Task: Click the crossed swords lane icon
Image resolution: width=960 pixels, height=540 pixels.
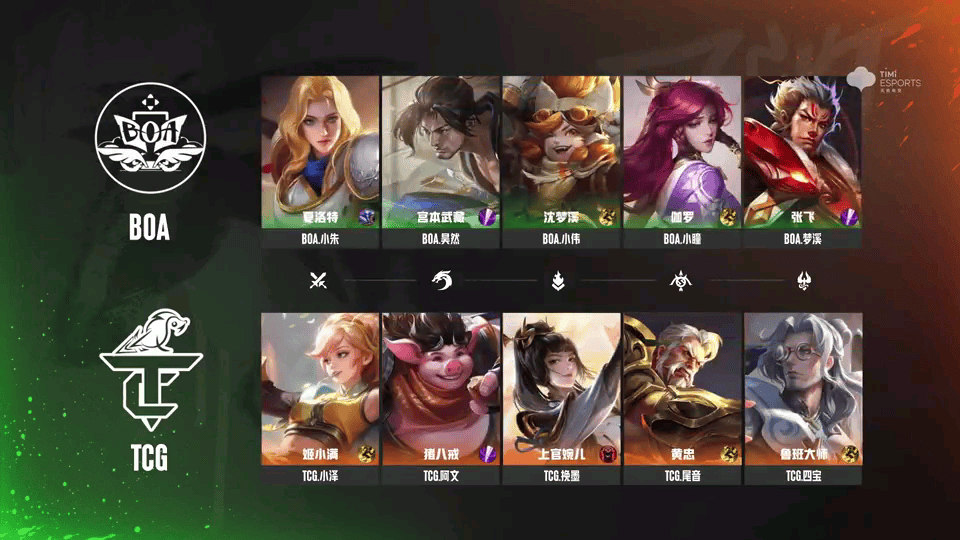Action: tap(319, 281)
